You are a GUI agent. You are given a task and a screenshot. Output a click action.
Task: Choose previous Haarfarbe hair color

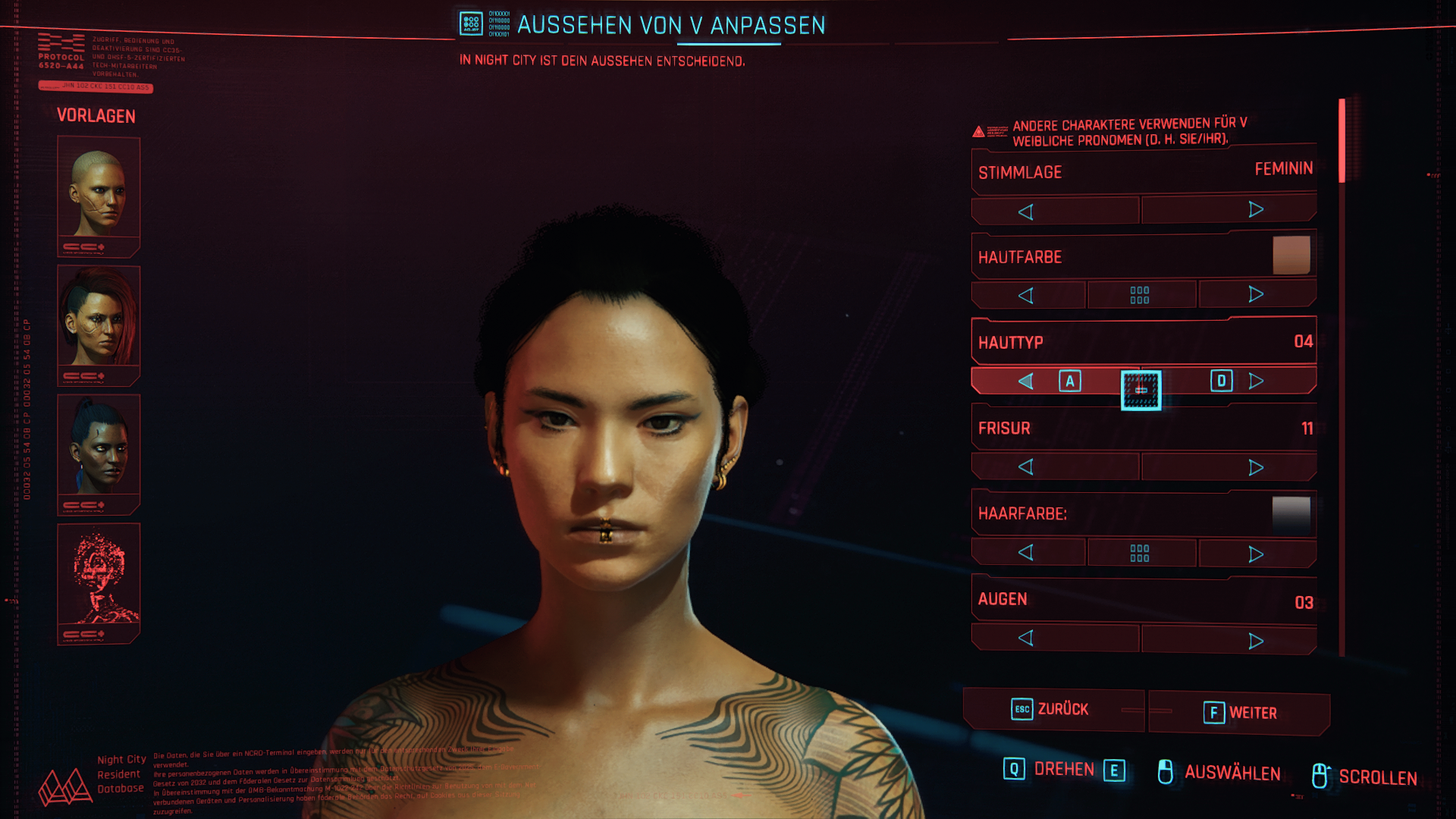click(x=1028, y=553)
